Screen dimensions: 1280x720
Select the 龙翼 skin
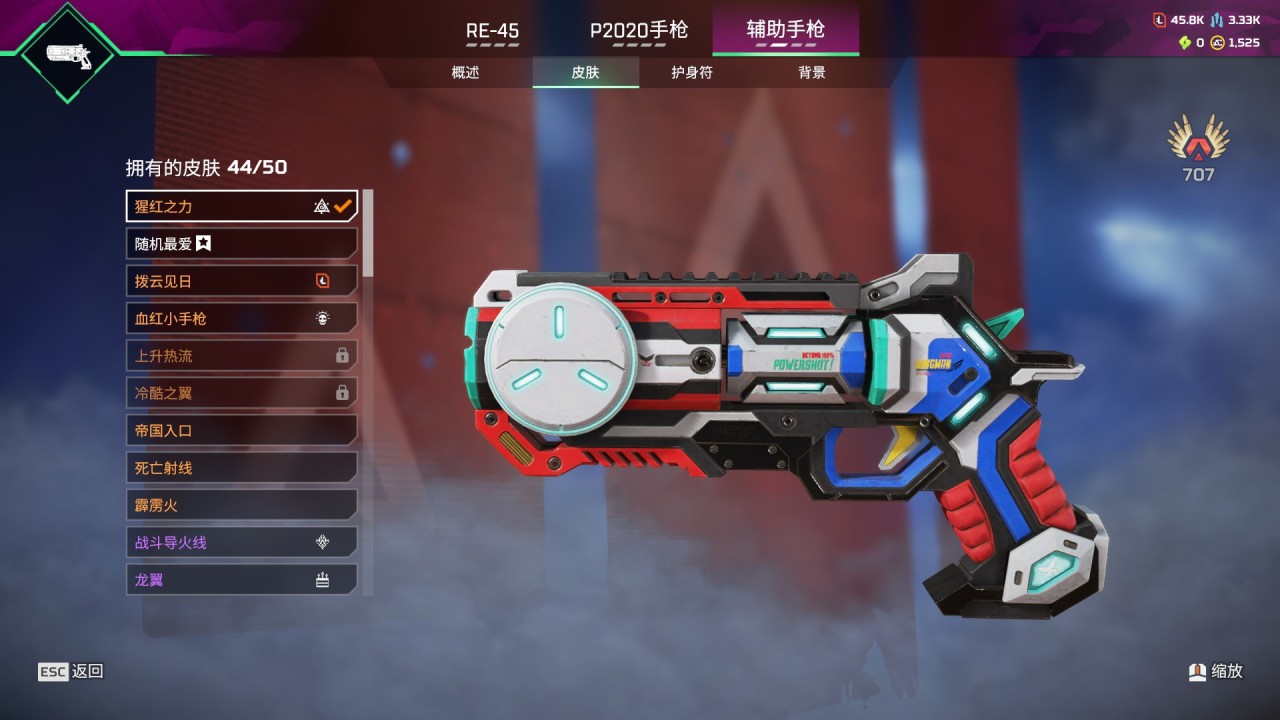(241, 579)
